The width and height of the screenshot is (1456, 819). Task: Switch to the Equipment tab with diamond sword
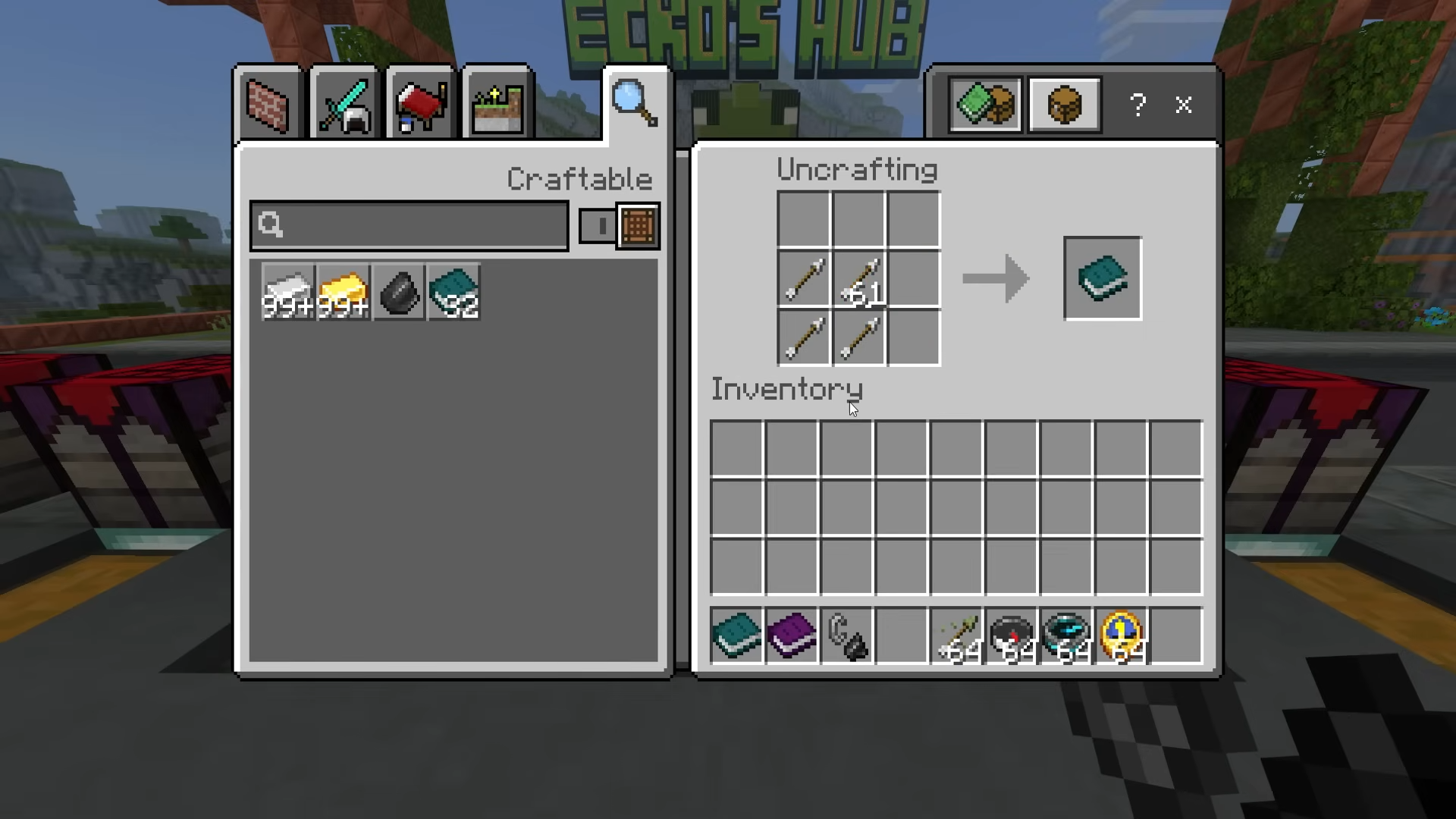point(344,105)
